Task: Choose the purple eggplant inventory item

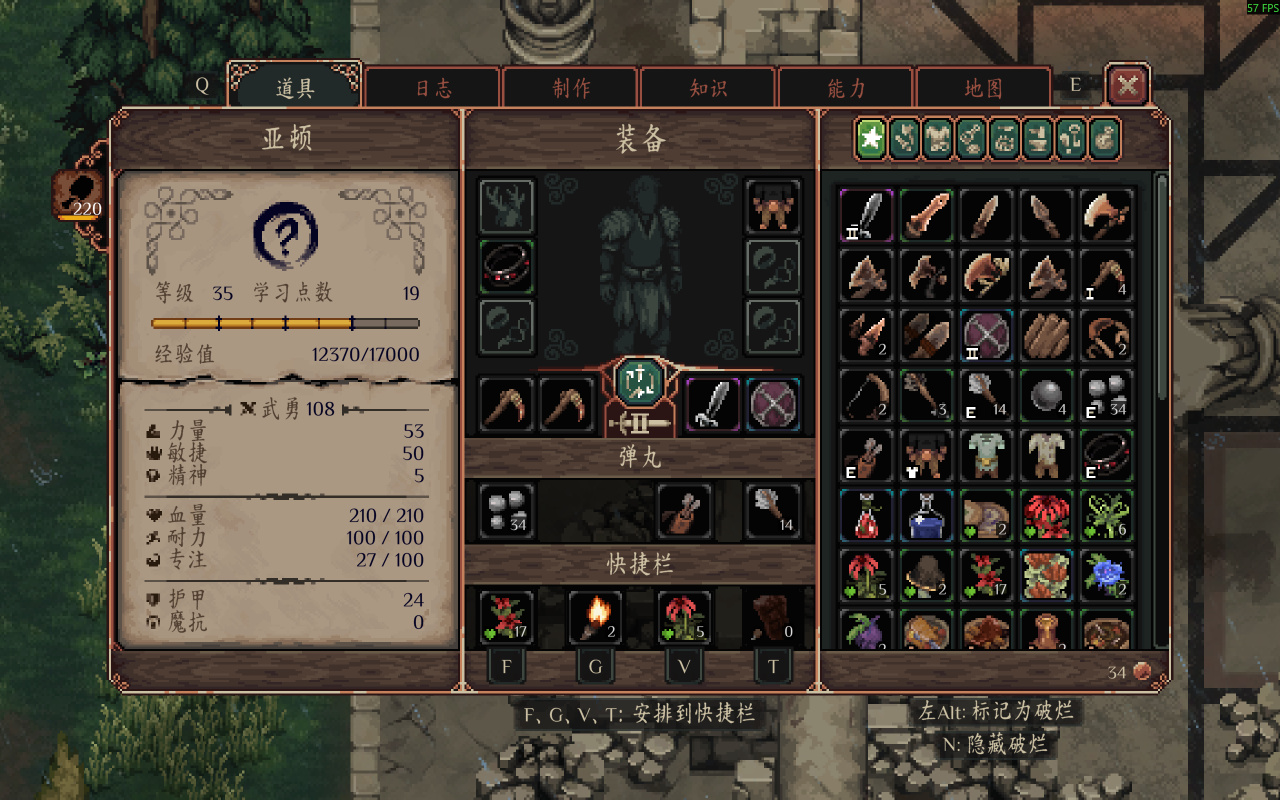Action: (866, 632)
